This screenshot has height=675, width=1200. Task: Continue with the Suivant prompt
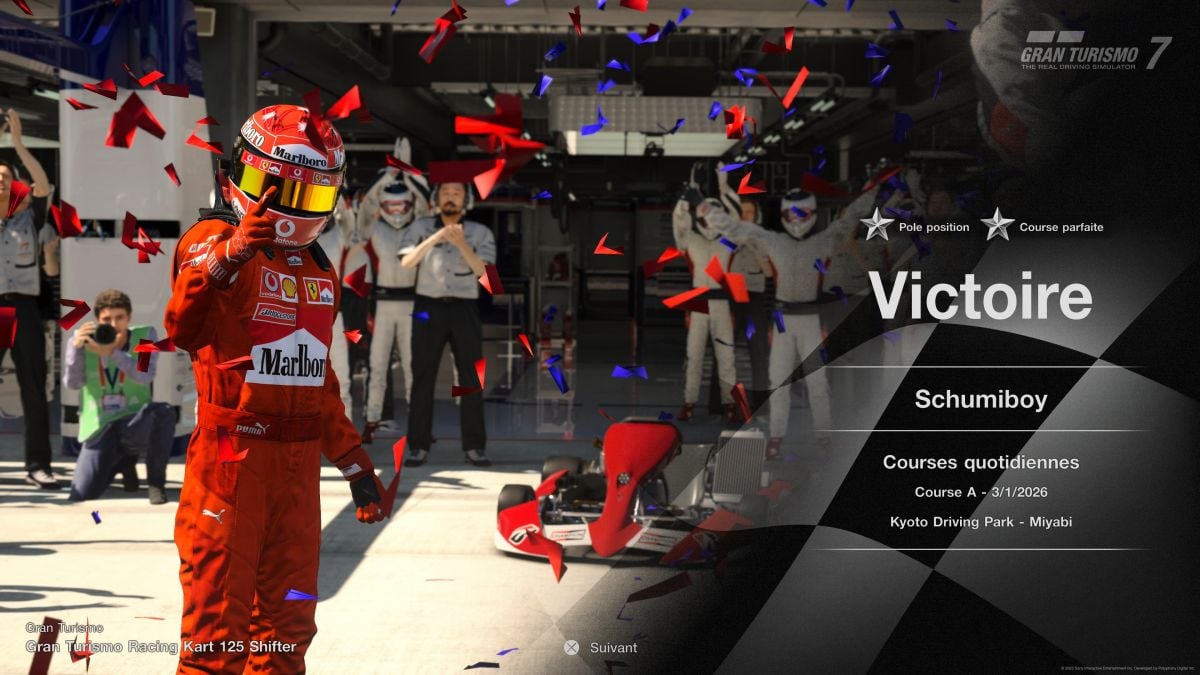click(x=601, y=647)
